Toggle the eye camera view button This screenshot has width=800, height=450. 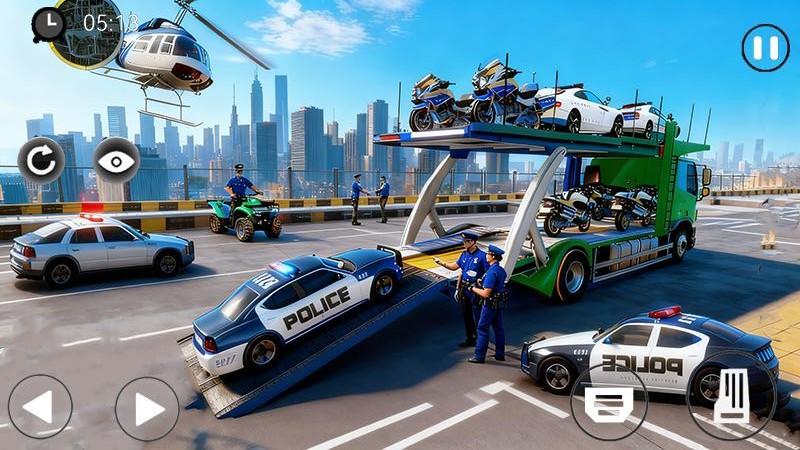coord(116,160)
